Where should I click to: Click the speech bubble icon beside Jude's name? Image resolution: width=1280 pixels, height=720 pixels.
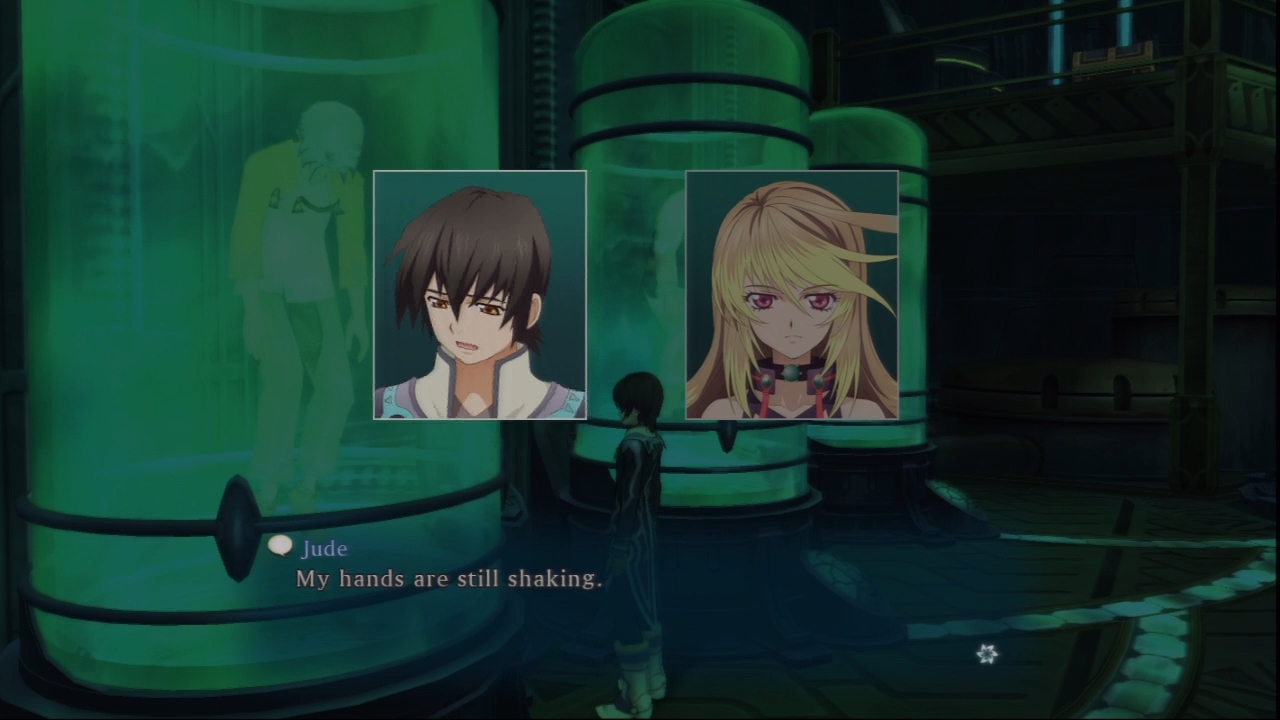point(281,546)
